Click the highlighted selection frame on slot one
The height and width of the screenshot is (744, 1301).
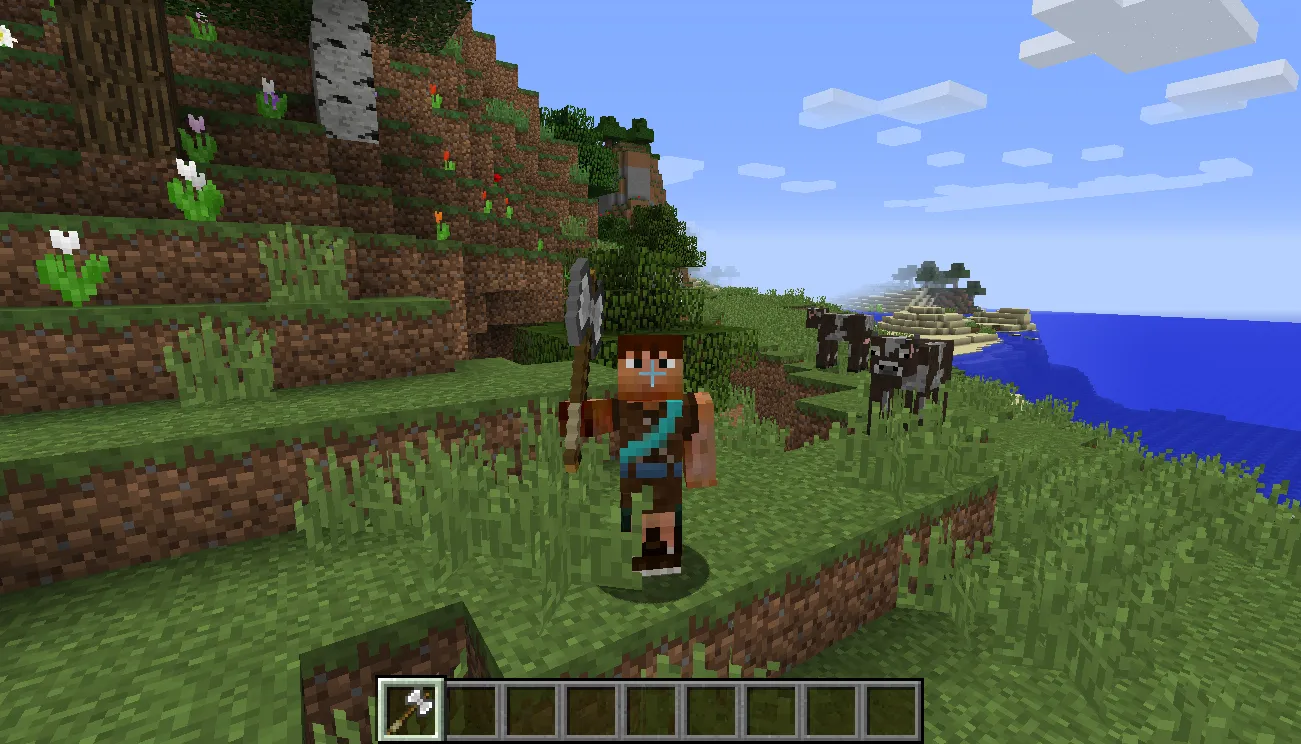point(409,710)
